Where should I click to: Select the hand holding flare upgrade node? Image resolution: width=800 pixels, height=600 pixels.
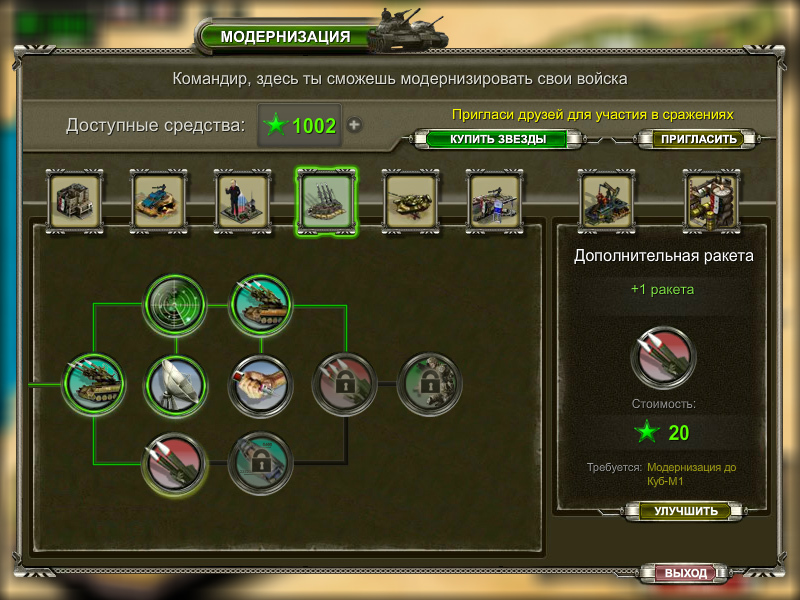click(260, 383)
